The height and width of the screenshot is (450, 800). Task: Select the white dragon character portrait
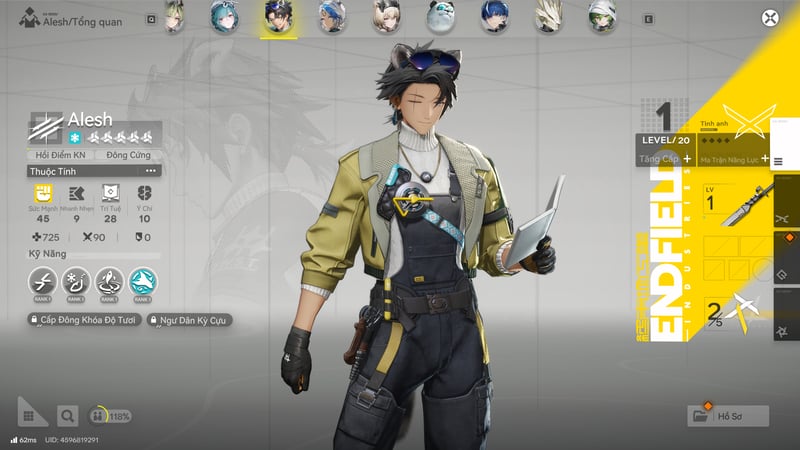547,16
